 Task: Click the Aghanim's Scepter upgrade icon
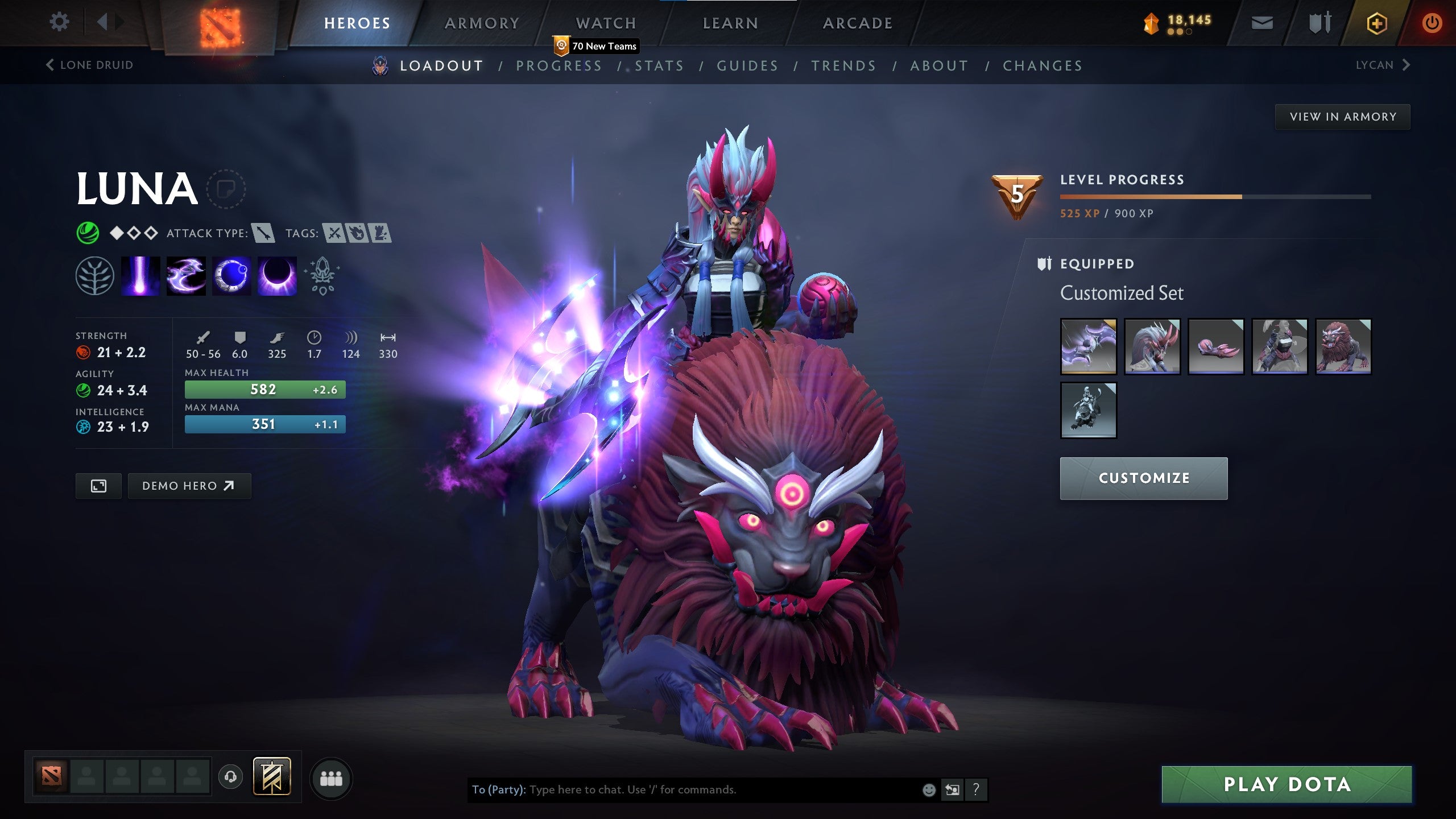pos(321,277)
